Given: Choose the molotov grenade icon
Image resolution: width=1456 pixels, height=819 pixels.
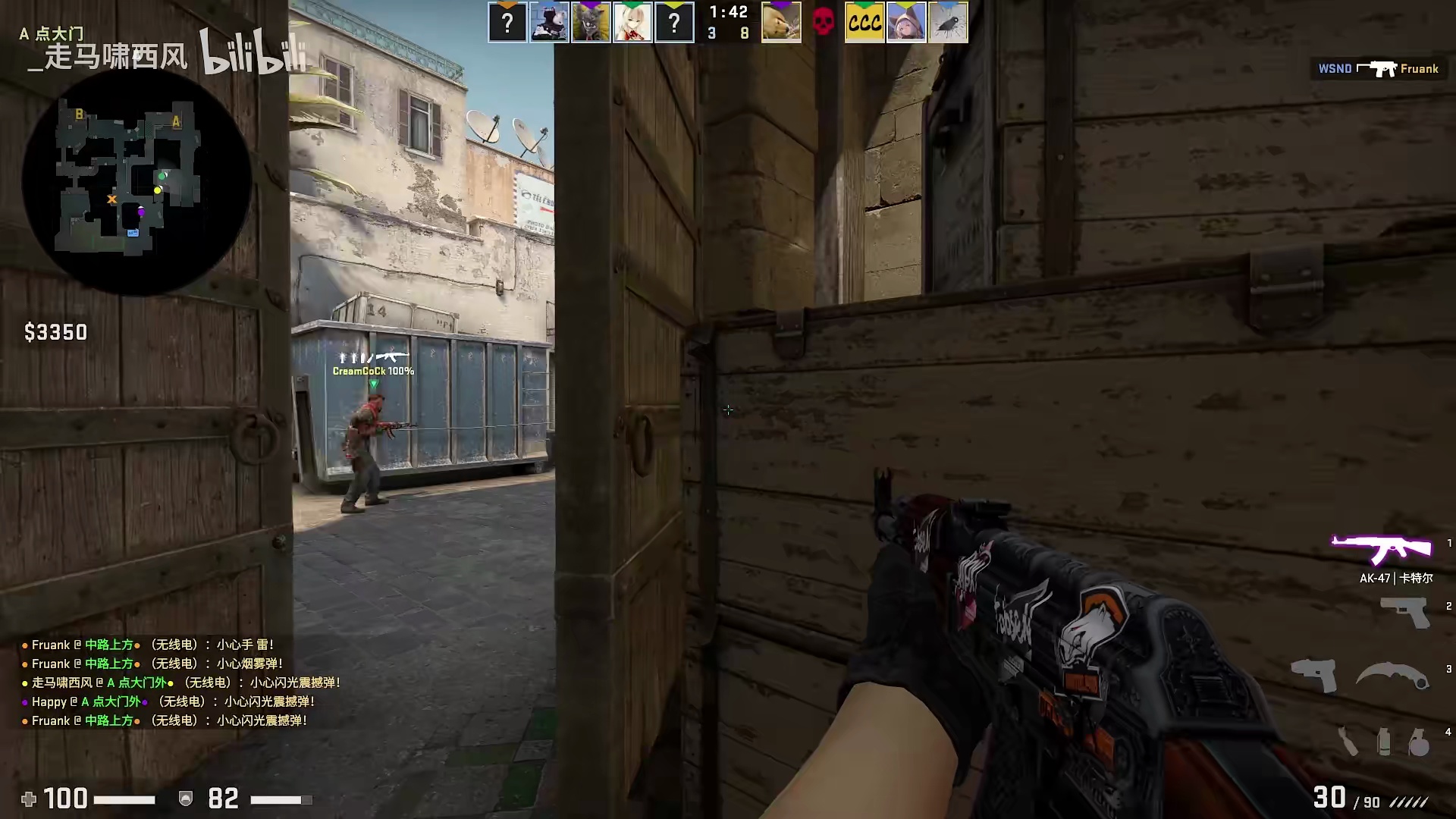Looking at the screenshot, I should coord(1348,742).
